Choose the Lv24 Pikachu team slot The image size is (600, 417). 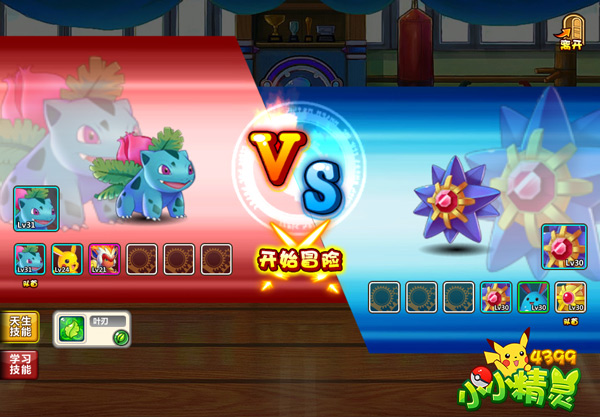[66, 260]
